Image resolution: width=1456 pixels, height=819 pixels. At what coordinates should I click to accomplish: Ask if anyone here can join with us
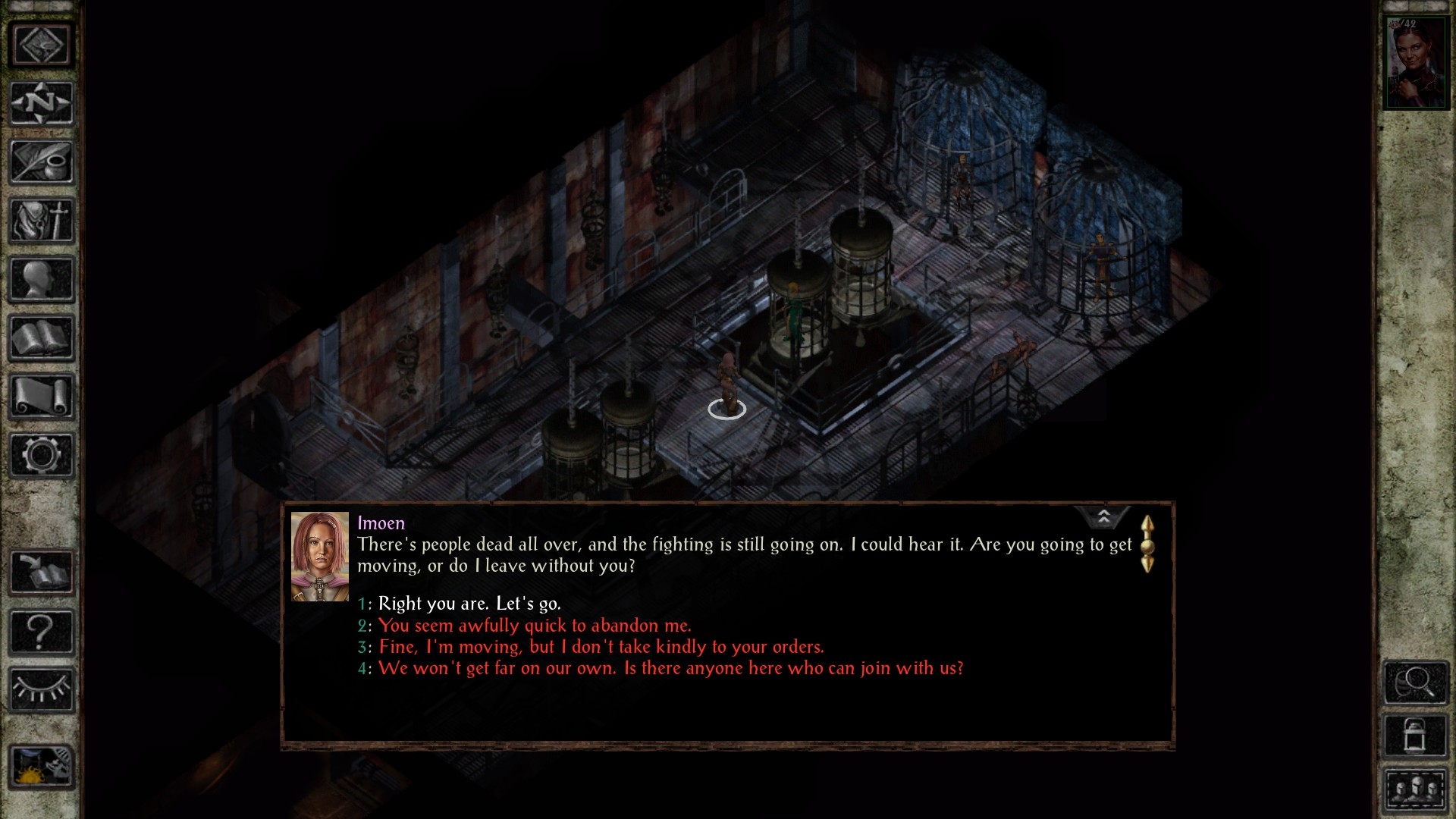click(x=670, y=668)
